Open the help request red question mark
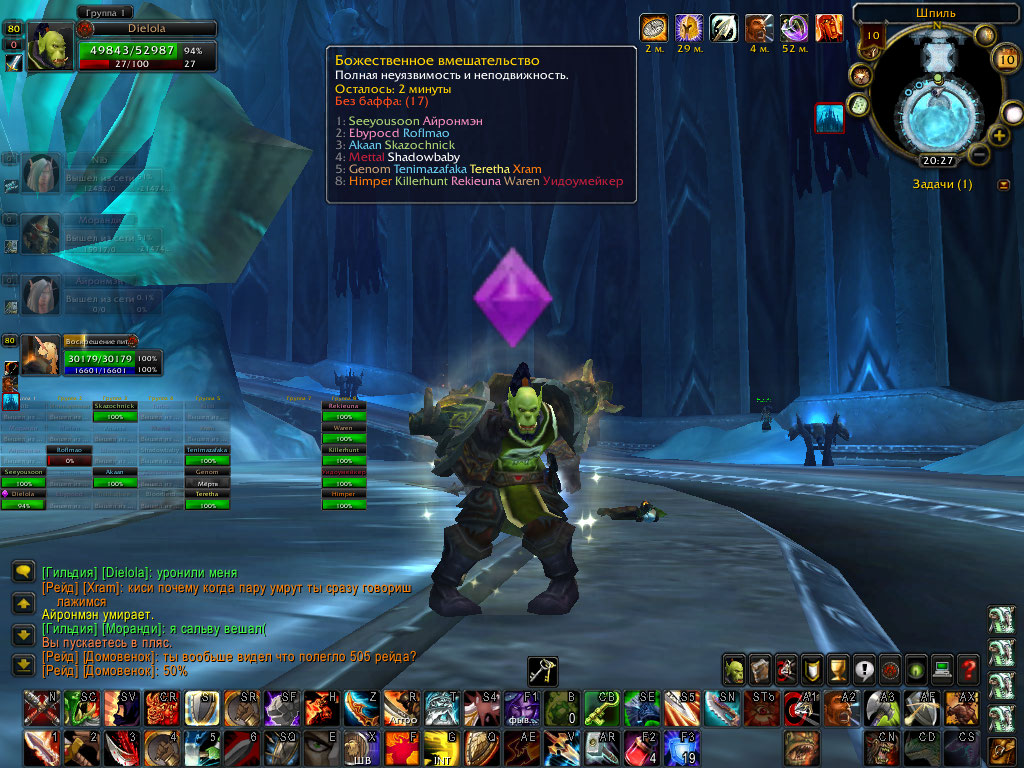 [x=967, y=668]
